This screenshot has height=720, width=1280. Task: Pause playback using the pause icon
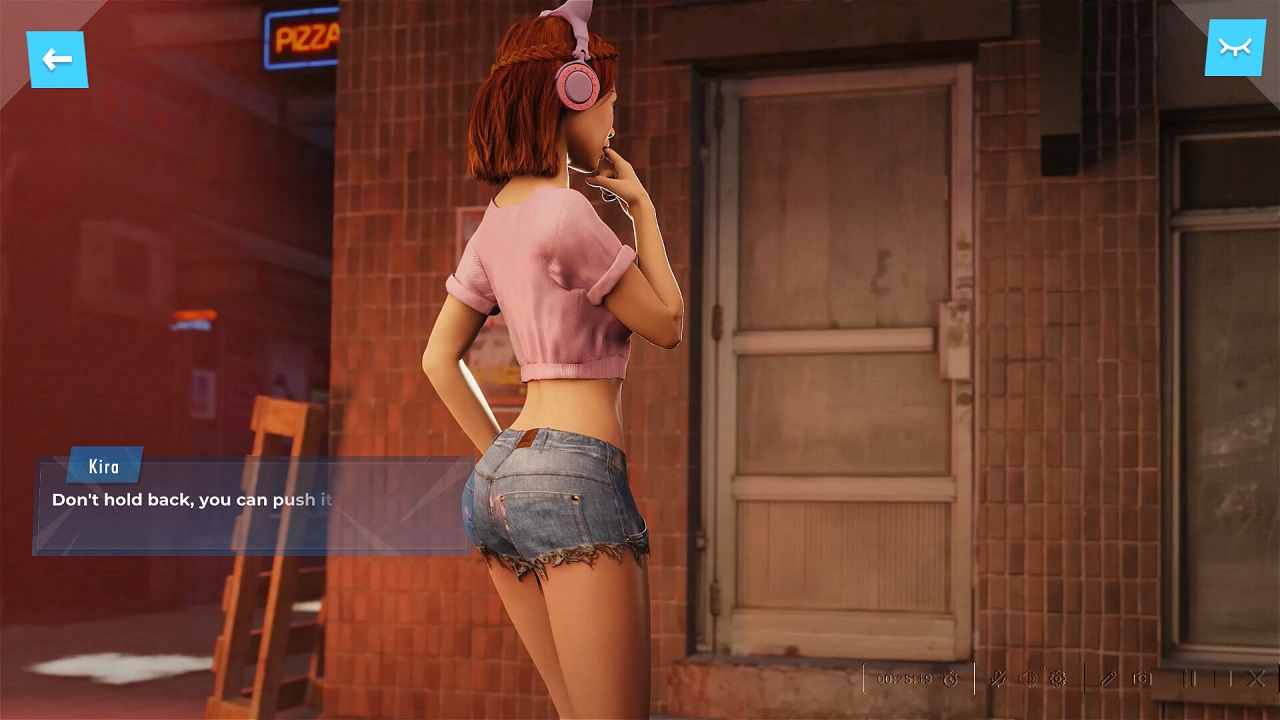coord(1189,678)
